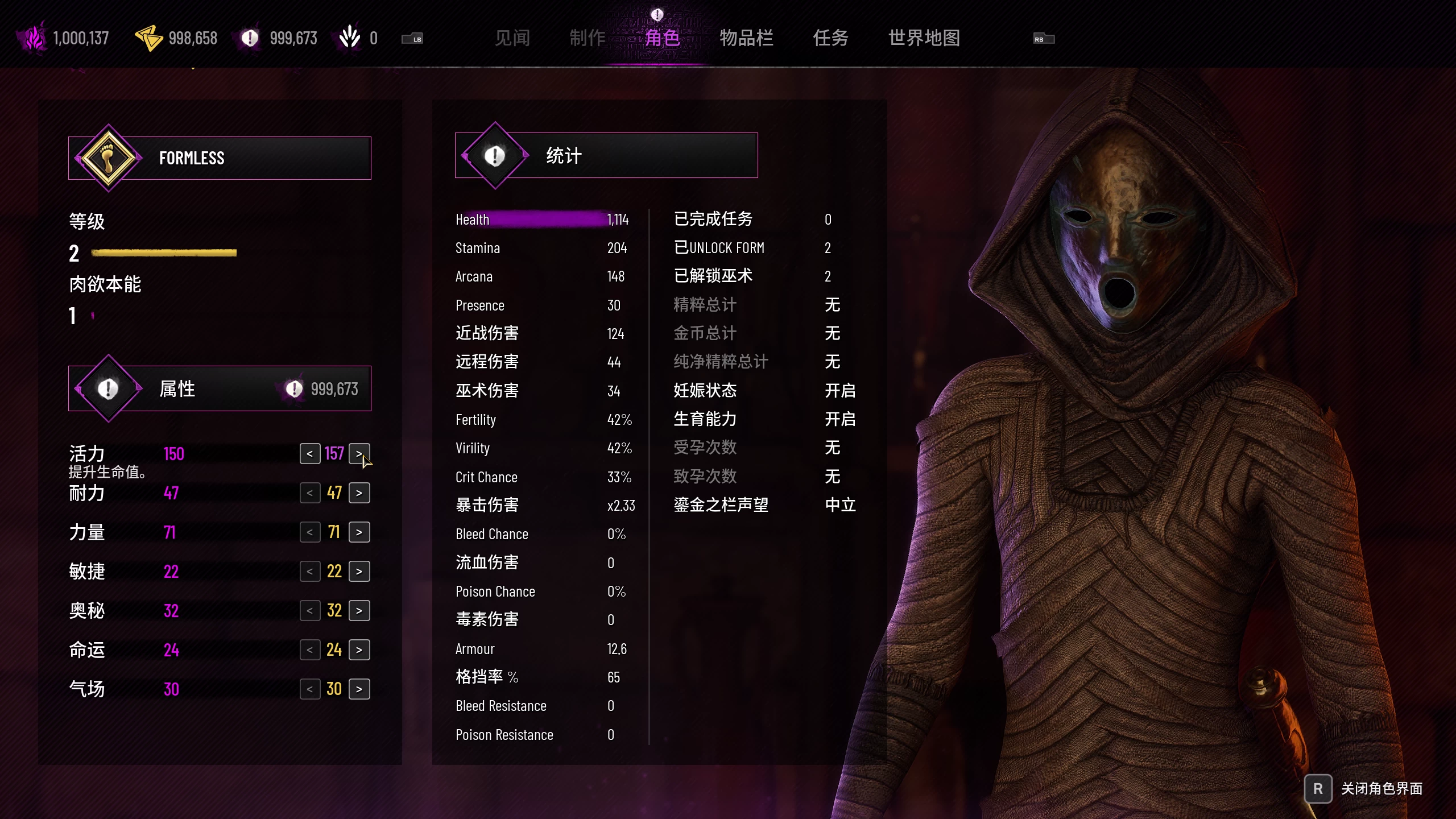Increase 活力 with the right arrow
Image resolution: width=1456 pixels, height=819 pixels.
[360, 454]
